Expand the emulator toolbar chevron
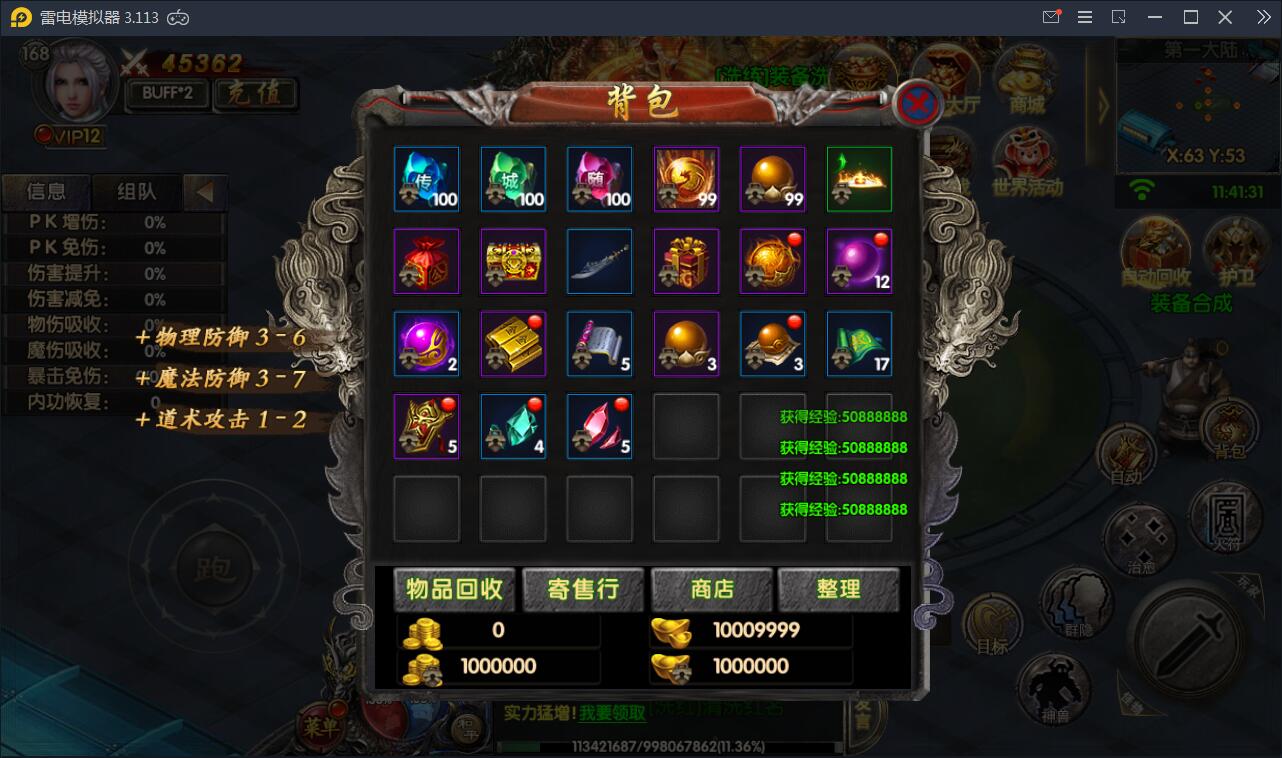Viewport: 1282px width, 758px height. [1262, 16]
